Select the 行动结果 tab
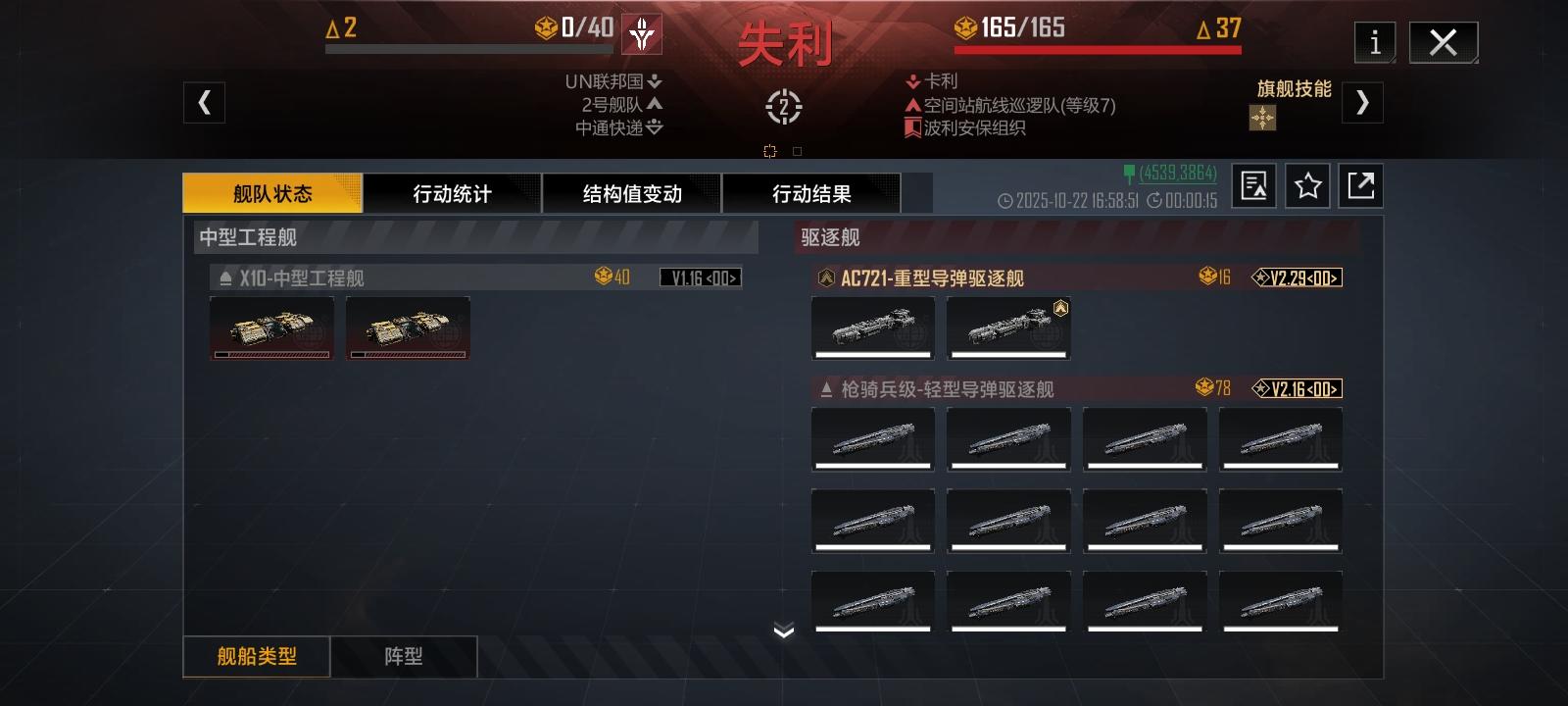The width and height of the screenshot is (1568, 706). point(812,193)
